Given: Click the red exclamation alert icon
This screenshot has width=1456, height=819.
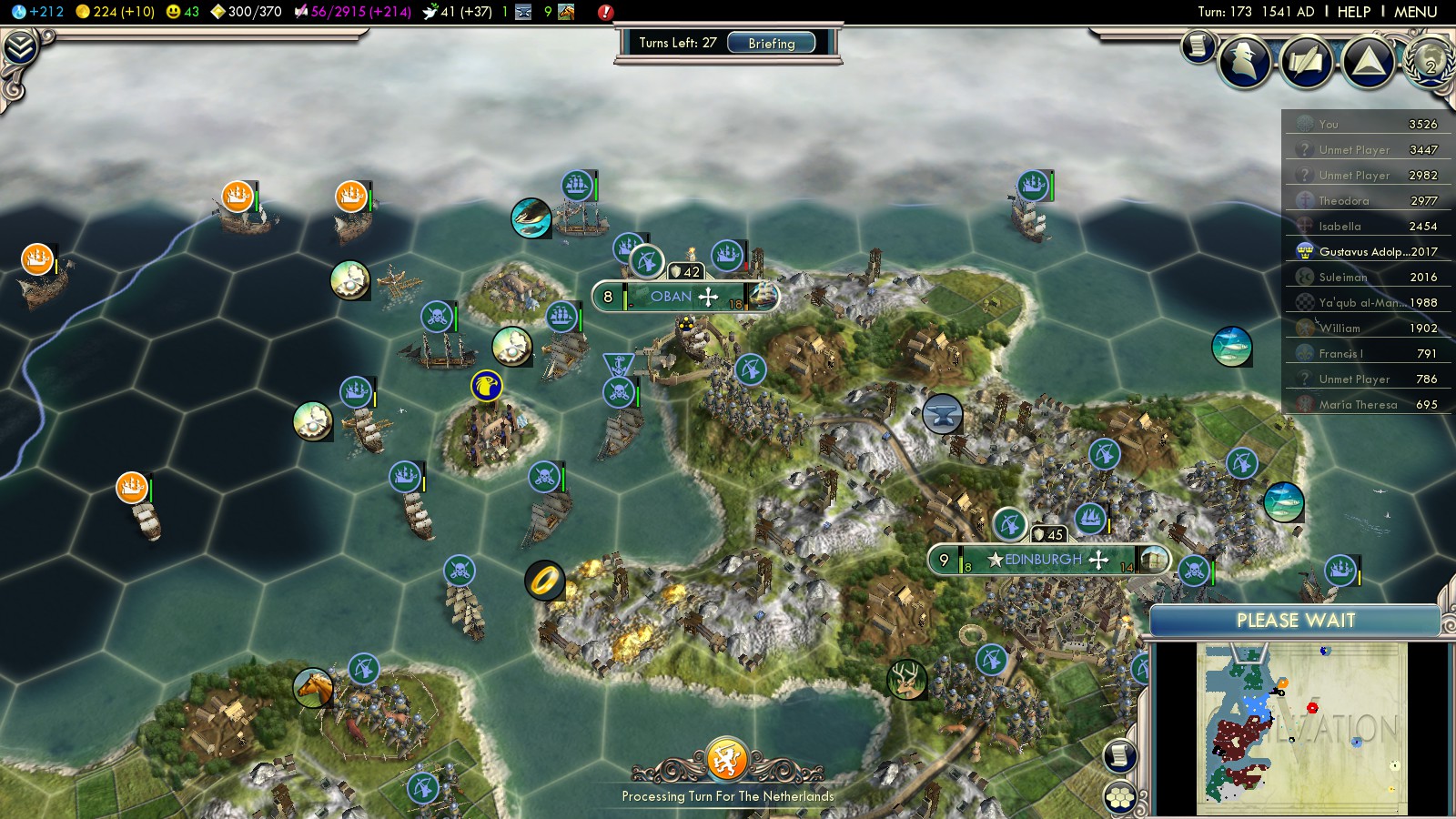Looking at the screenshot, I should click(x=605, y=12).
